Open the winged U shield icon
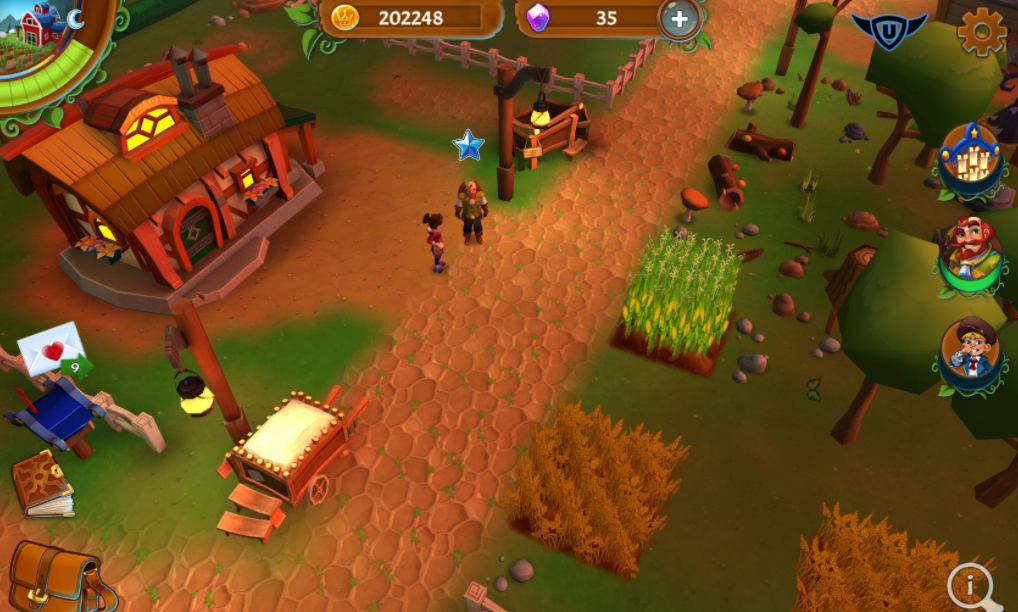The height and width of the screenshot is (612, 1018). [x=888, y=30]
